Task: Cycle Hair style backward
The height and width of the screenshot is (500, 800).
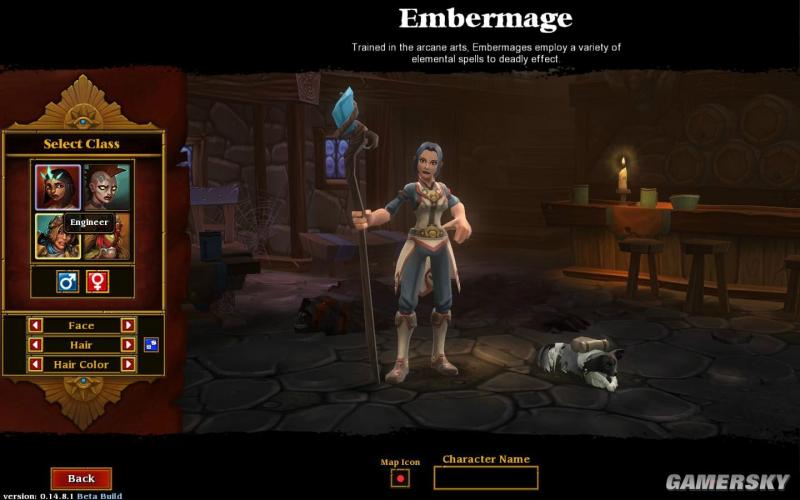Action: (x=35, y=345)
